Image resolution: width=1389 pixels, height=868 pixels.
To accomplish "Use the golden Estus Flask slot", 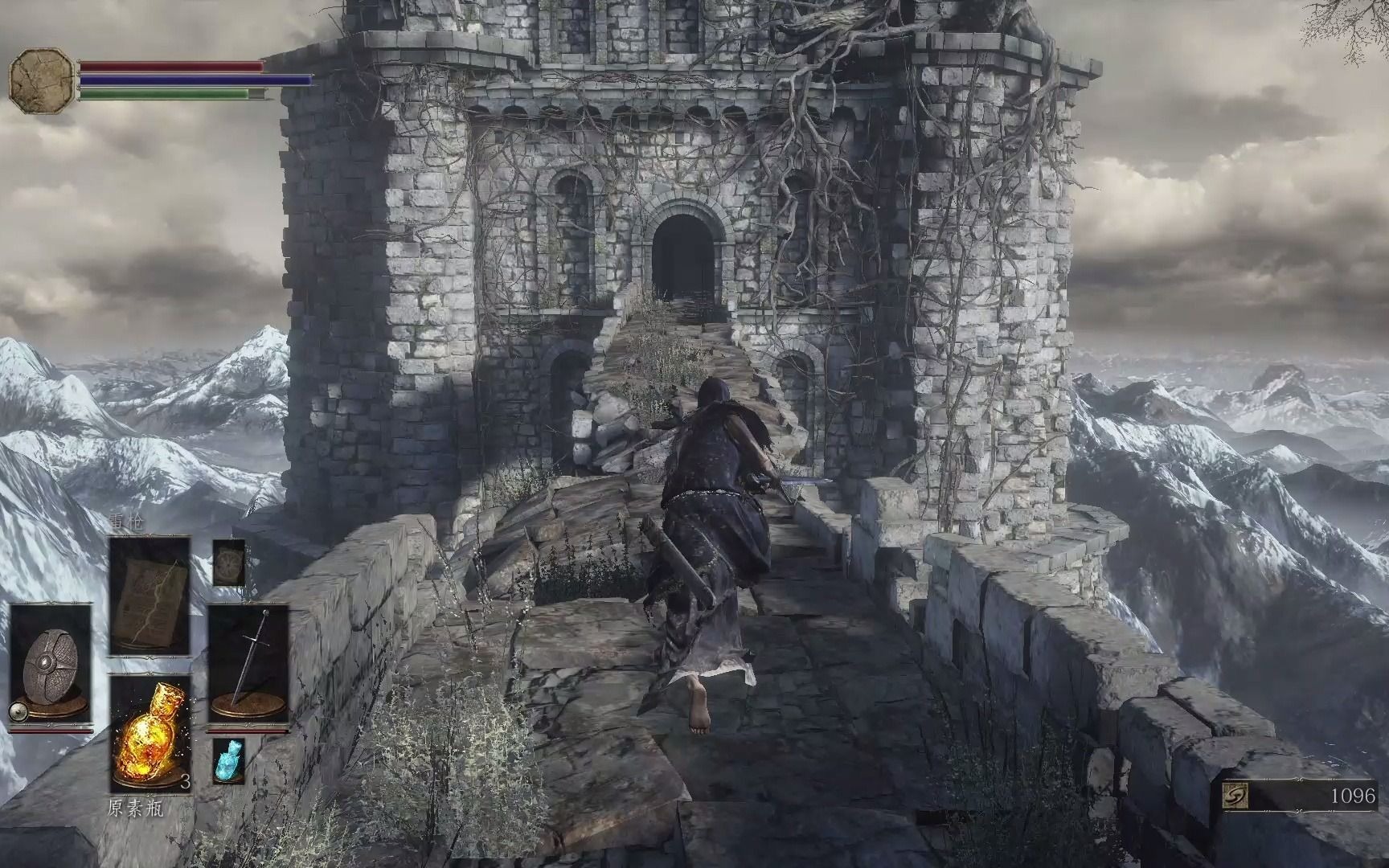I will tap(150, 735).
